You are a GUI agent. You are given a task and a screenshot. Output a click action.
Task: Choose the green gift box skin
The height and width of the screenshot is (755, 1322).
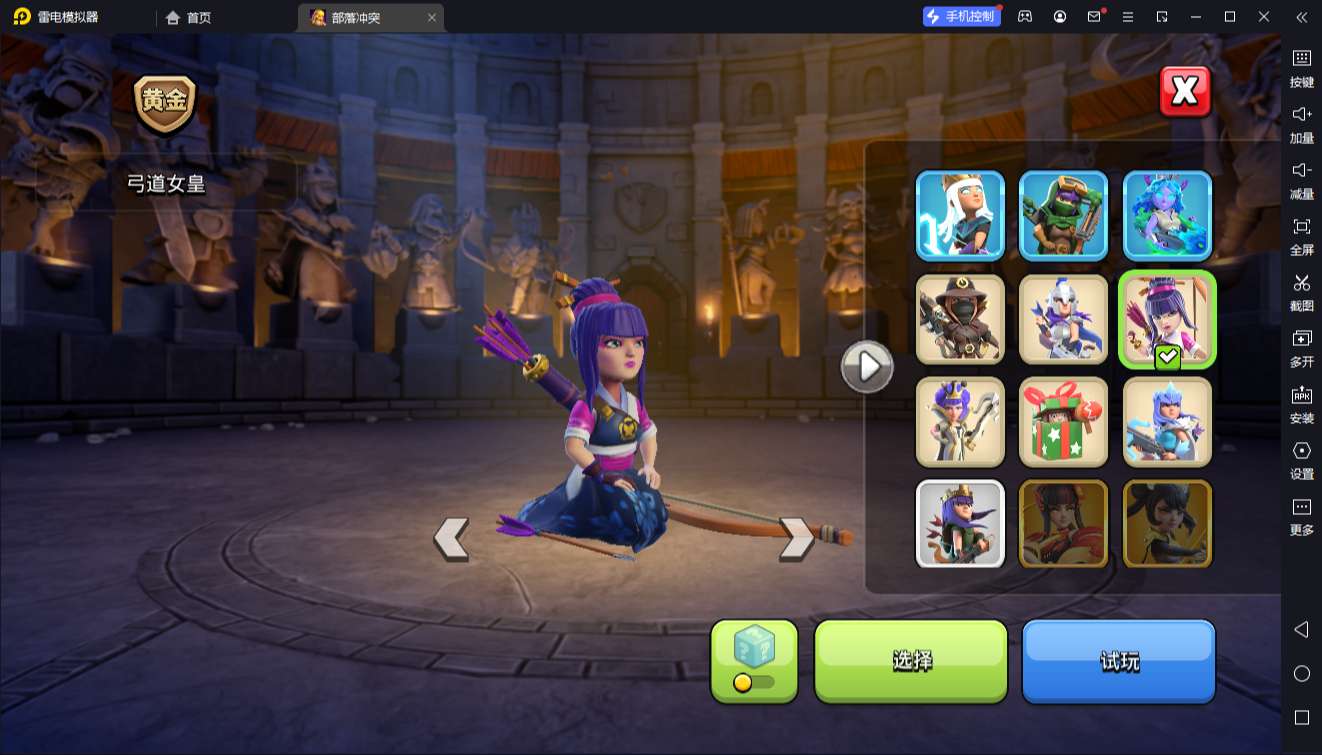(1063, 422)
